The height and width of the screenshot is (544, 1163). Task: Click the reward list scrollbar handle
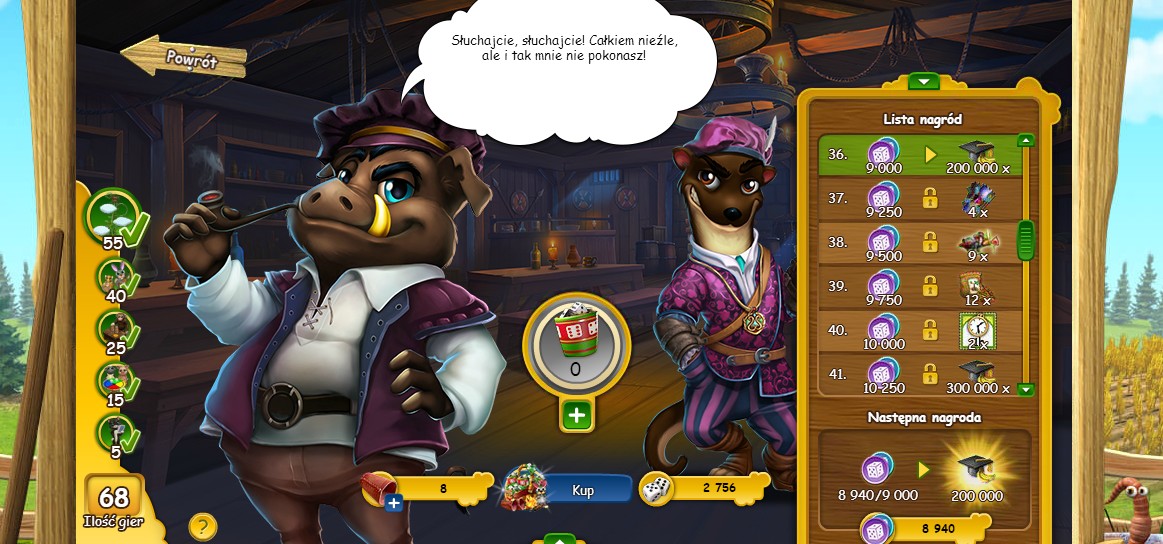click(x=1025, y=240)
